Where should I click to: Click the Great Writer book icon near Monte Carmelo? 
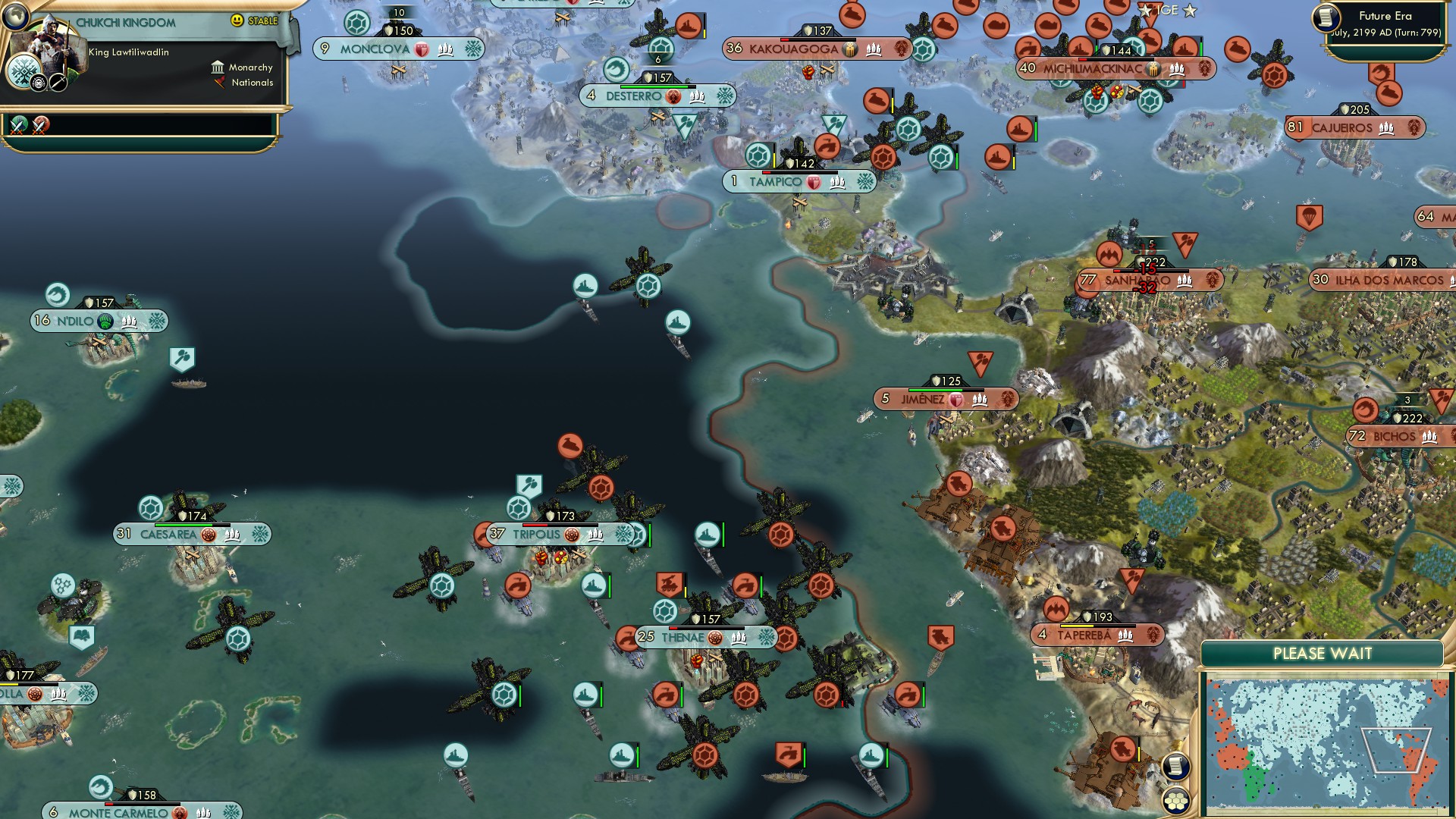click(x=81, y=636)
